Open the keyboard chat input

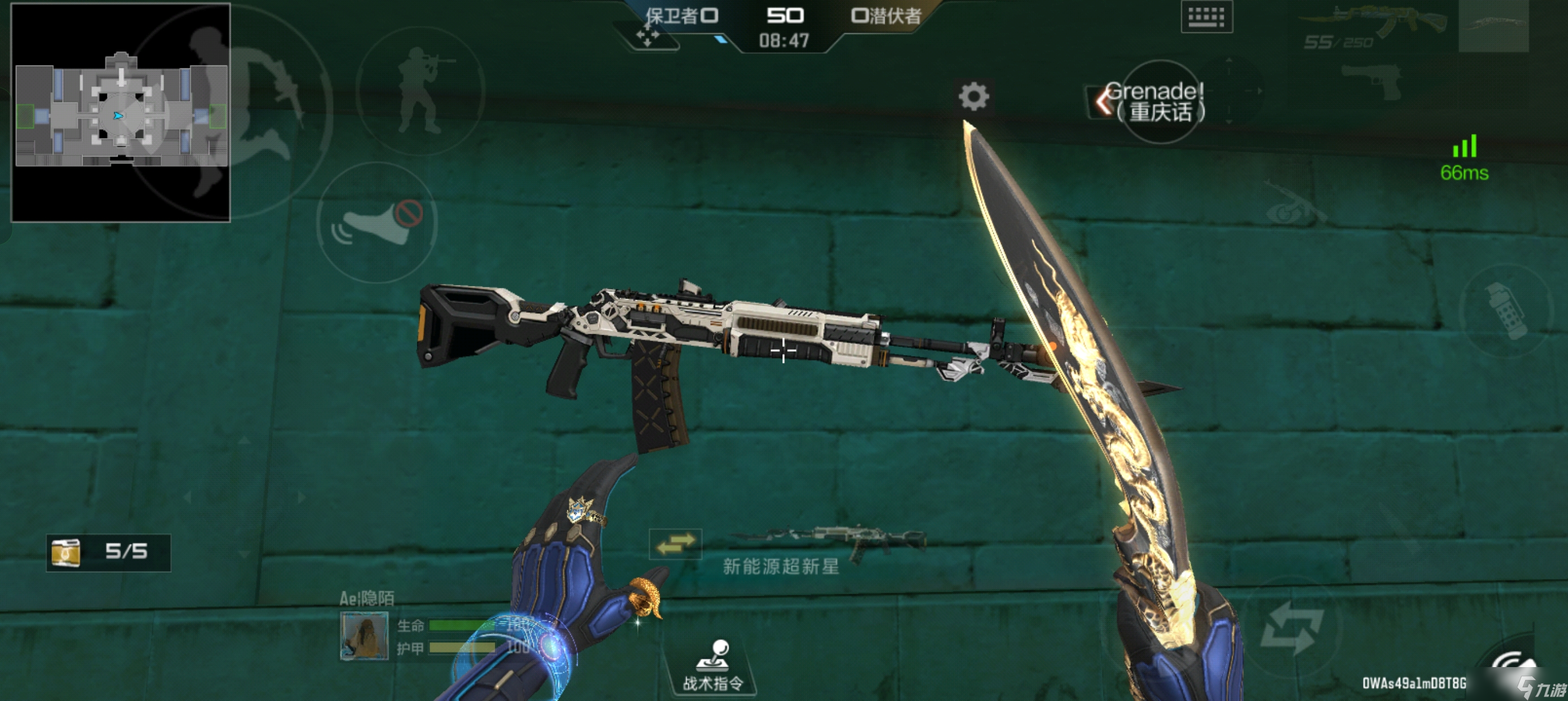pyautogui.click(x=1207, y=17)
